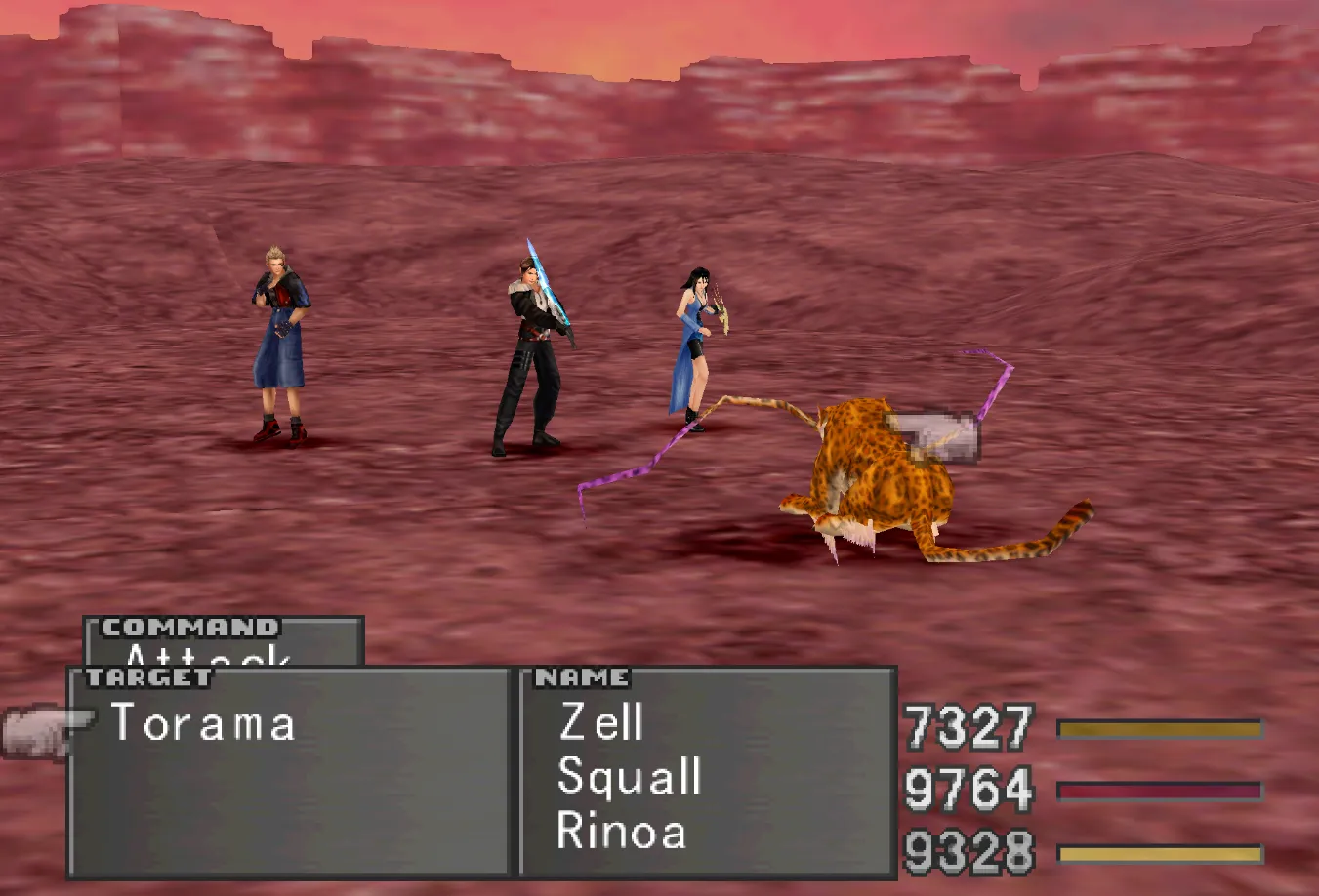
Task: Pick Squall from the party list
Action: pos(629,778)
